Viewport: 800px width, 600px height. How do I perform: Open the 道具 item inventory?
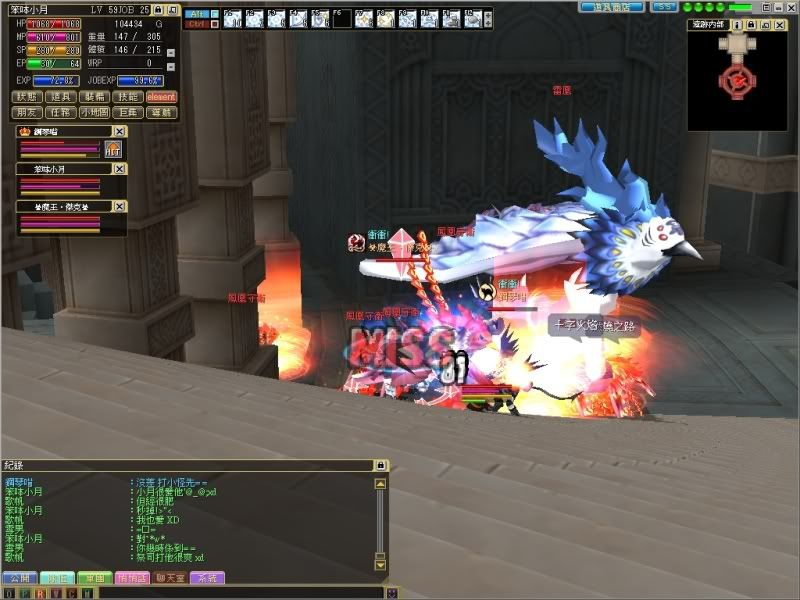[62, 97]
